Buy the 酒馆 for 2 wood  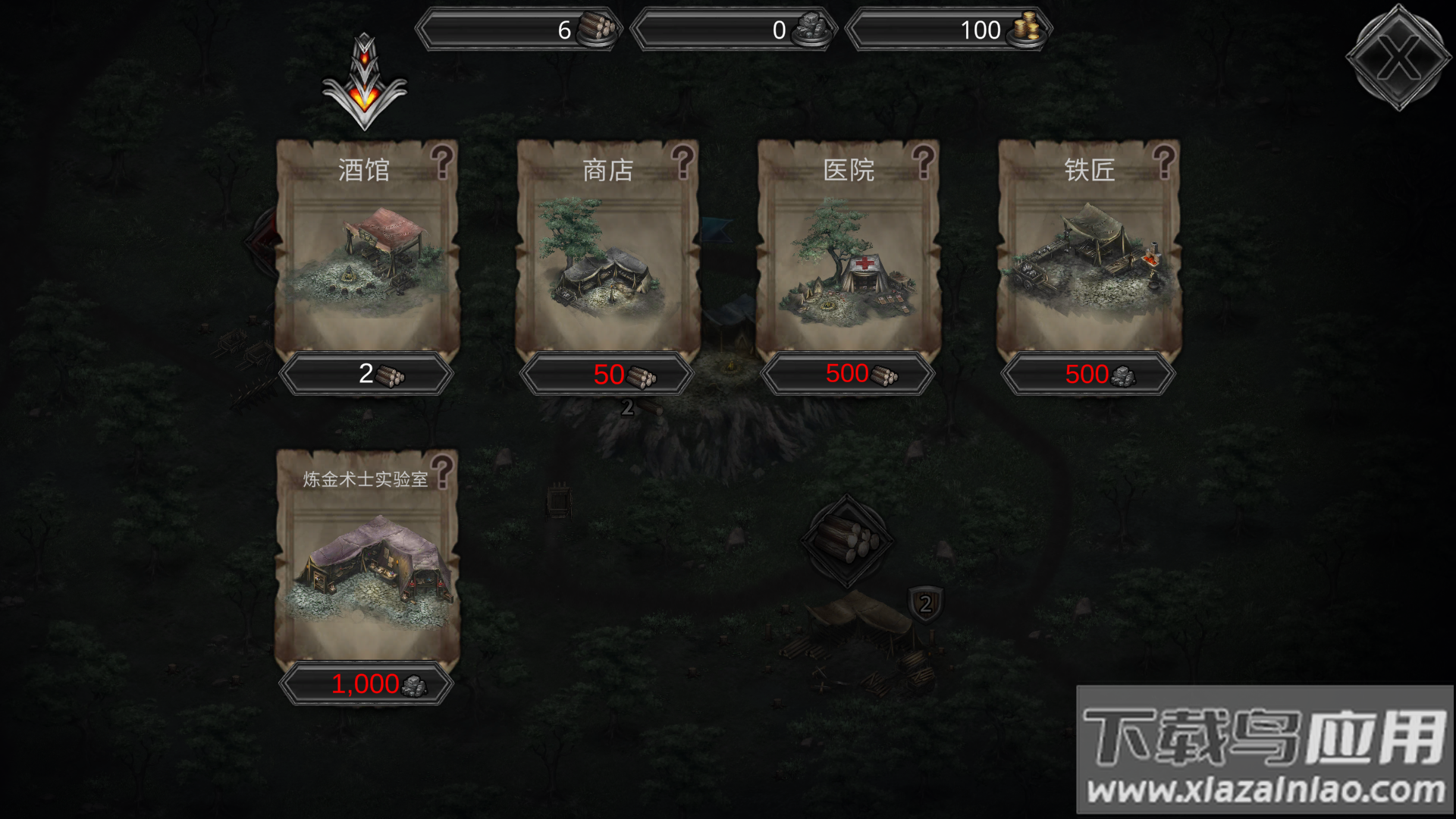(367, 374)
